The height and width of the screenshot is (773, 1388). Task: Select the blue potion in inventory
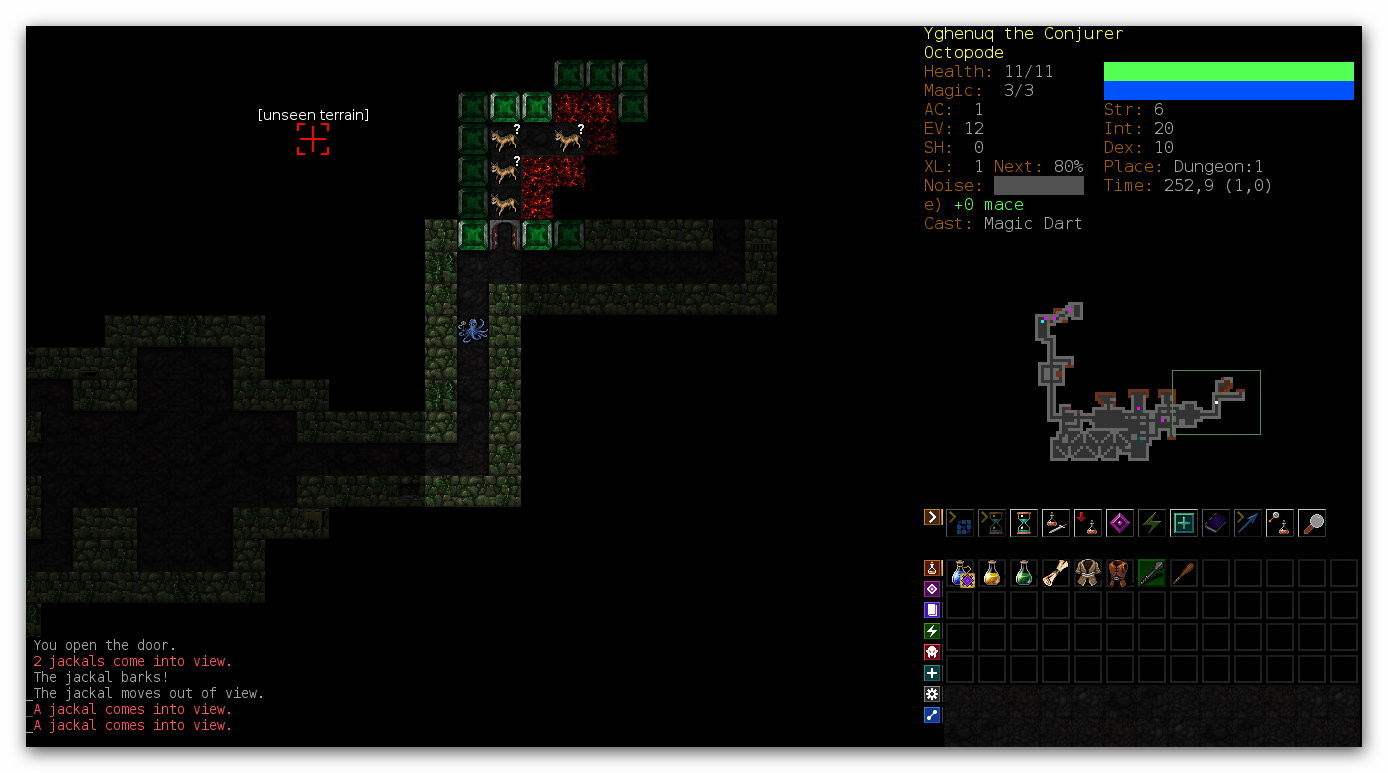point(961,573)
